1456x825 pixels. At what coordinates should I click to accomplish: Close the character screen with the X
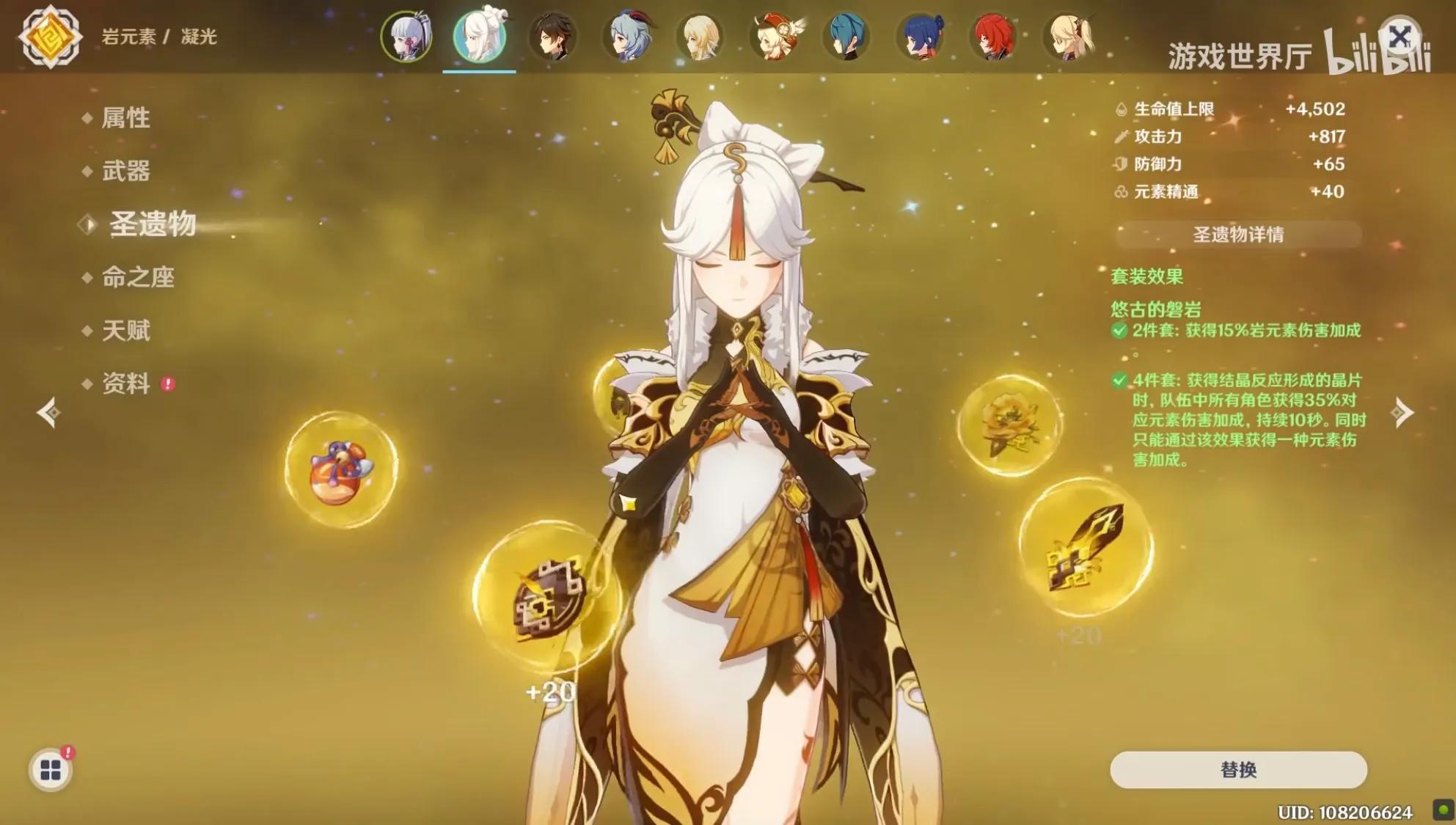click(x=1400, y=37)
